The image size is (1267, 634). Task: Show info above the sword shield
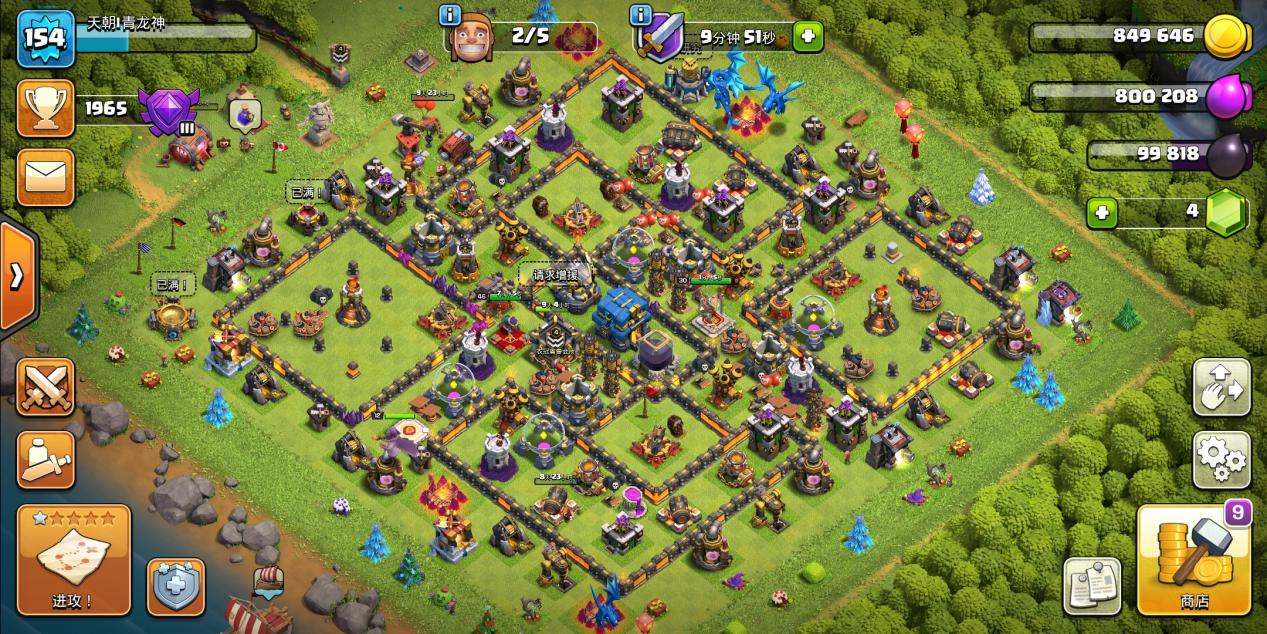640,14
